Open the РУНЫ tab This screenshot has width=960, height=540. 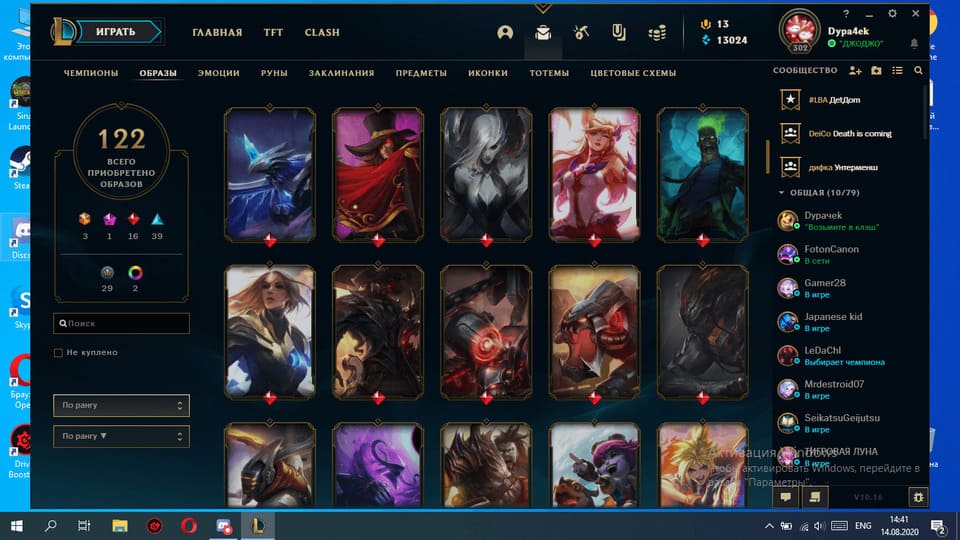click(274, 73)
